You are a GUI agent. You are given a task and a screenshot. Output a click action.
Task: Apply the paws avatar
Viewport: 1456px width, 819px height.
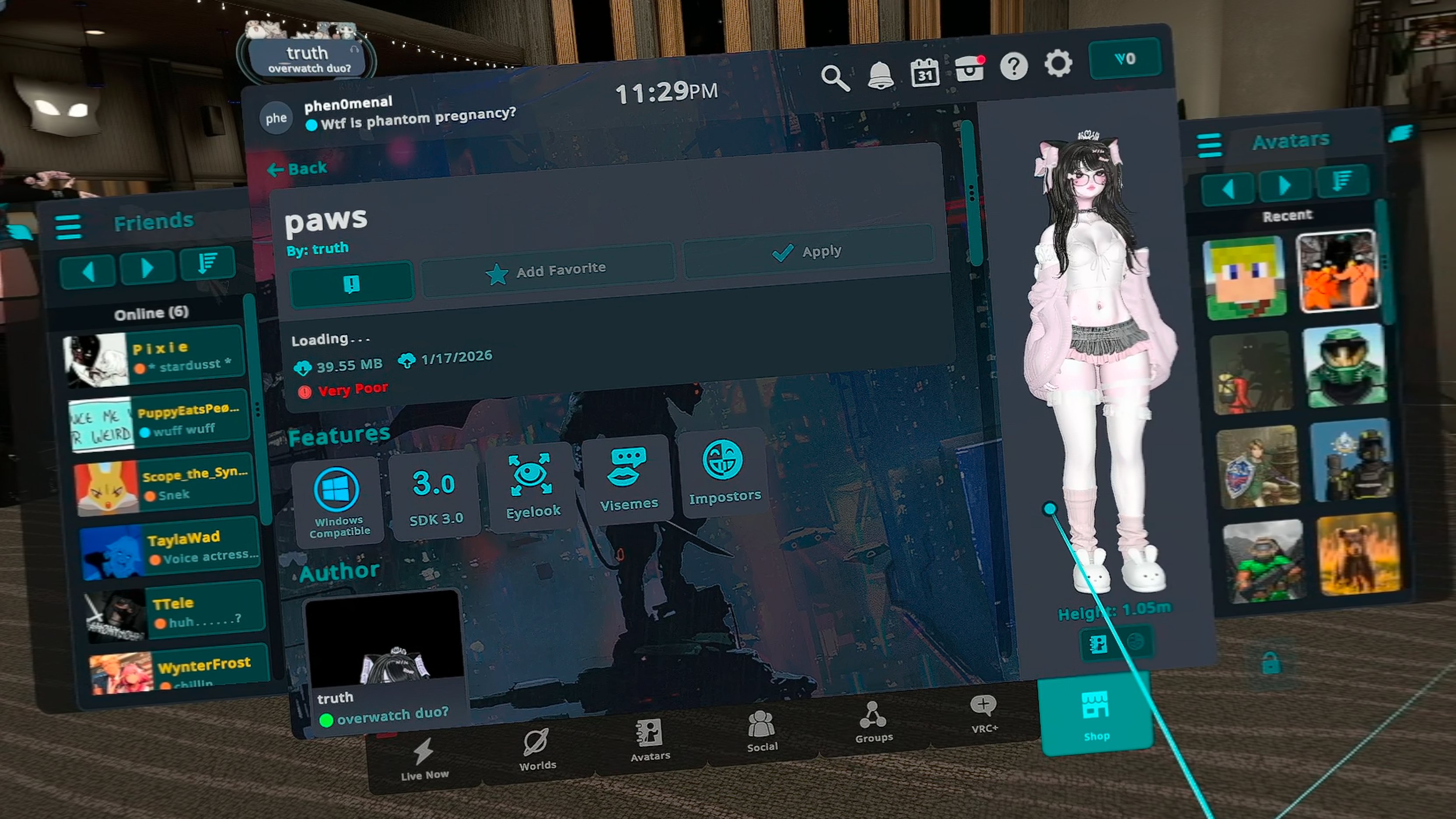pos(807,252)
